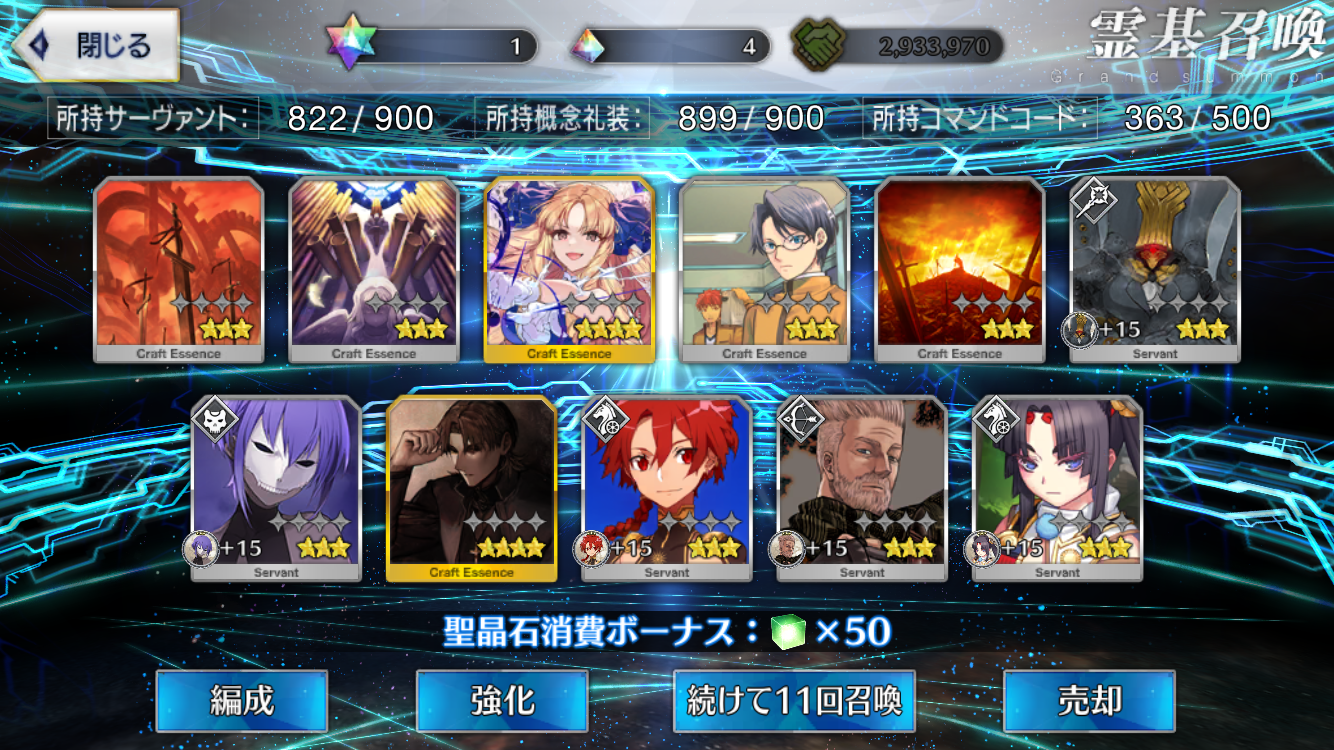
Task: Select the winged figure Craft Essence card
Action: [374, 268]
